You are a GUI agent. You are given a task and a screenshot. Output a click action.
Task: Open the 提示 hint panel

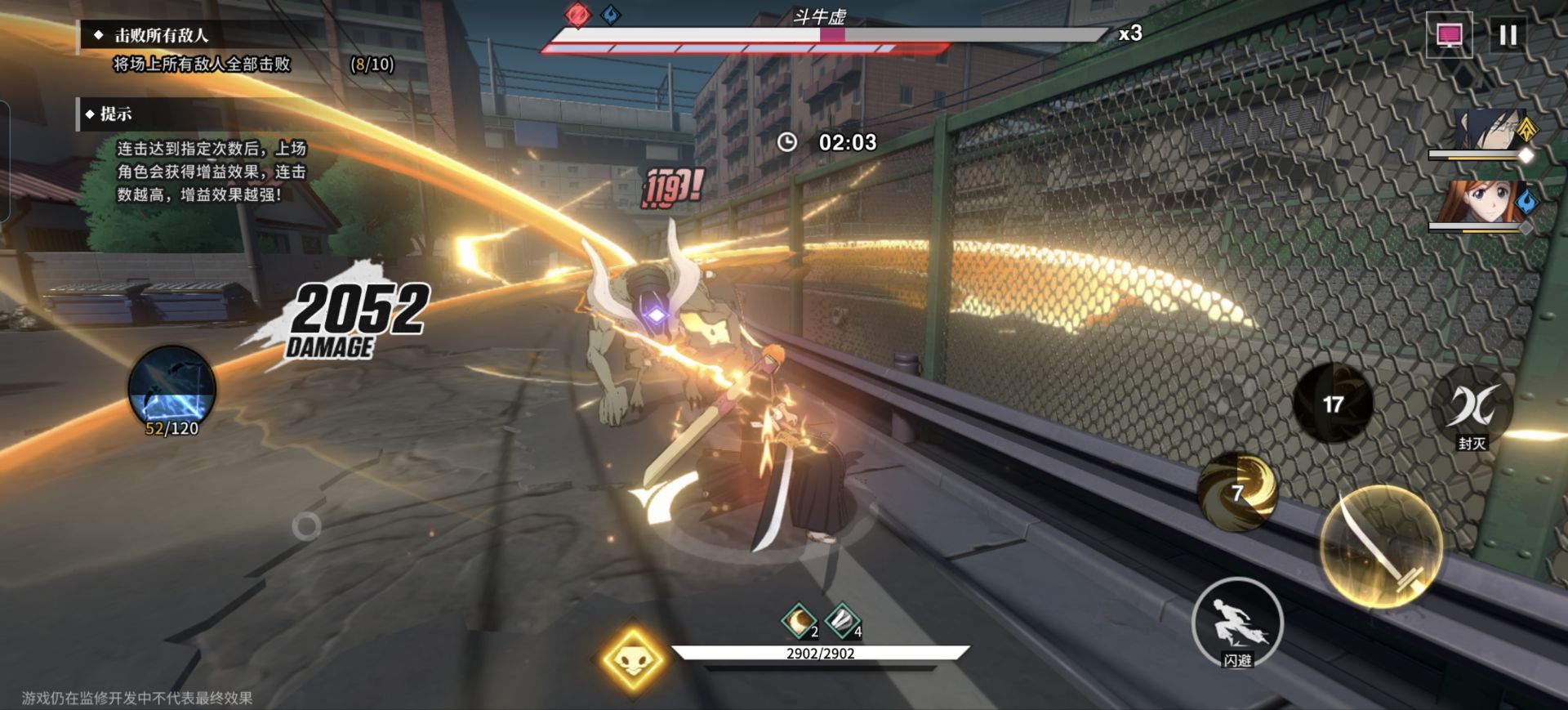[115, 114]
